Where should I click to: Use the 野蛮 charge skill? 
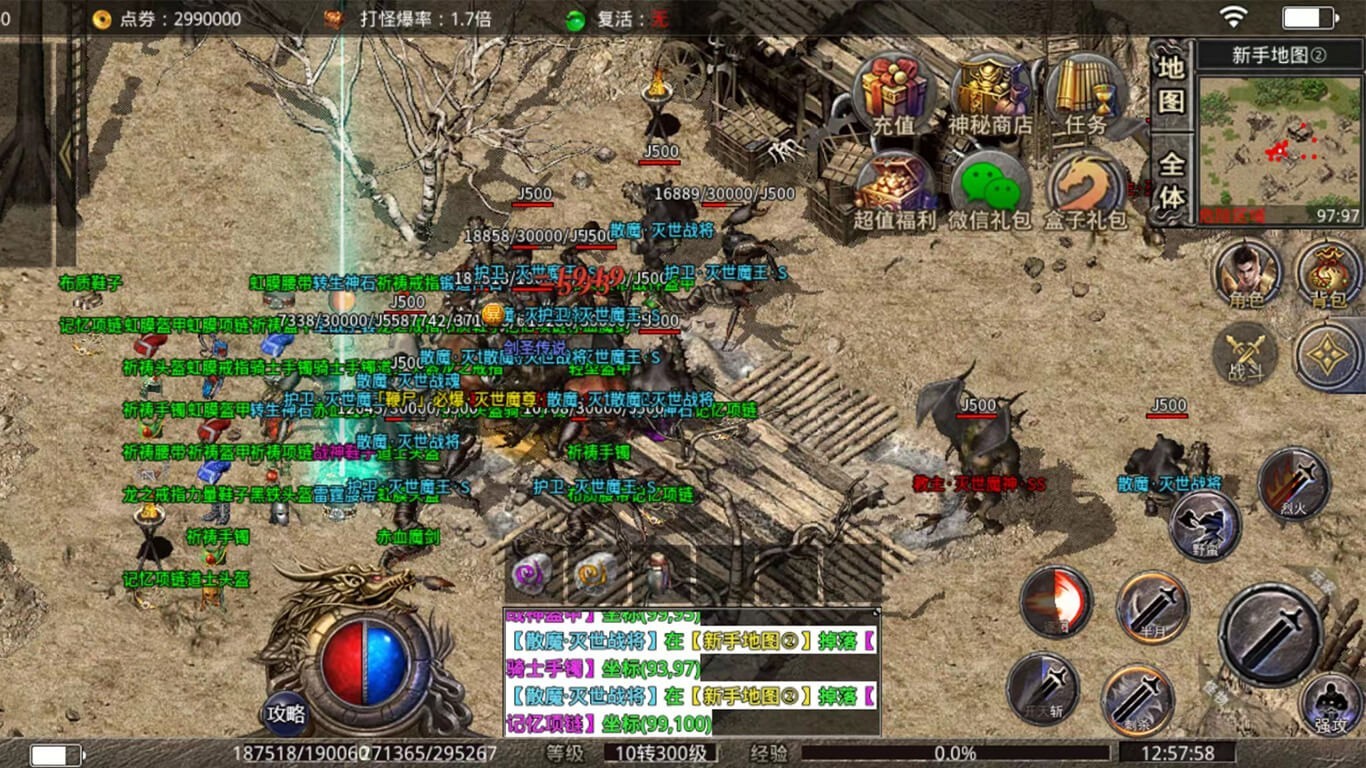pyautogui.click(x=1205, y=525)
